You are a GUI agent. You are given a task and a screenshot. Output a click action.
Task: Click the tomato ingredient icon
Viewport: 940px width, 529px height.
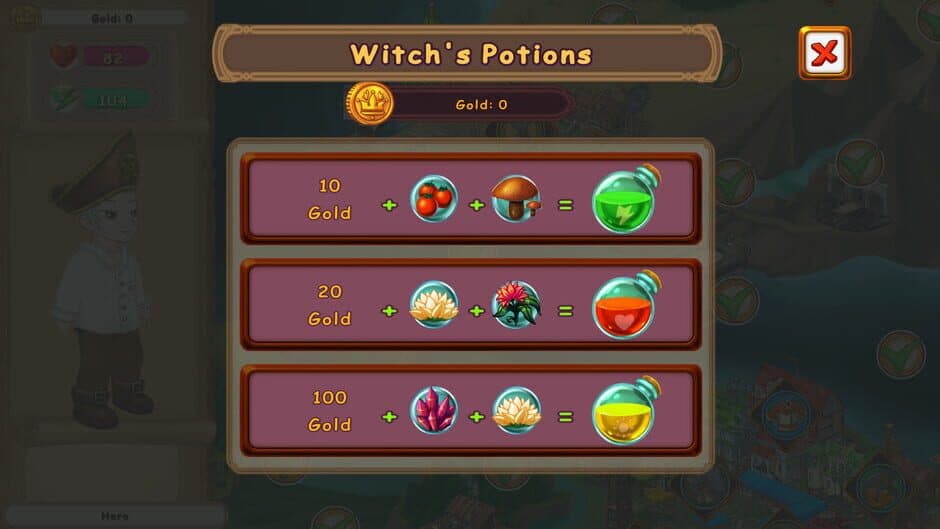[435, 199]
